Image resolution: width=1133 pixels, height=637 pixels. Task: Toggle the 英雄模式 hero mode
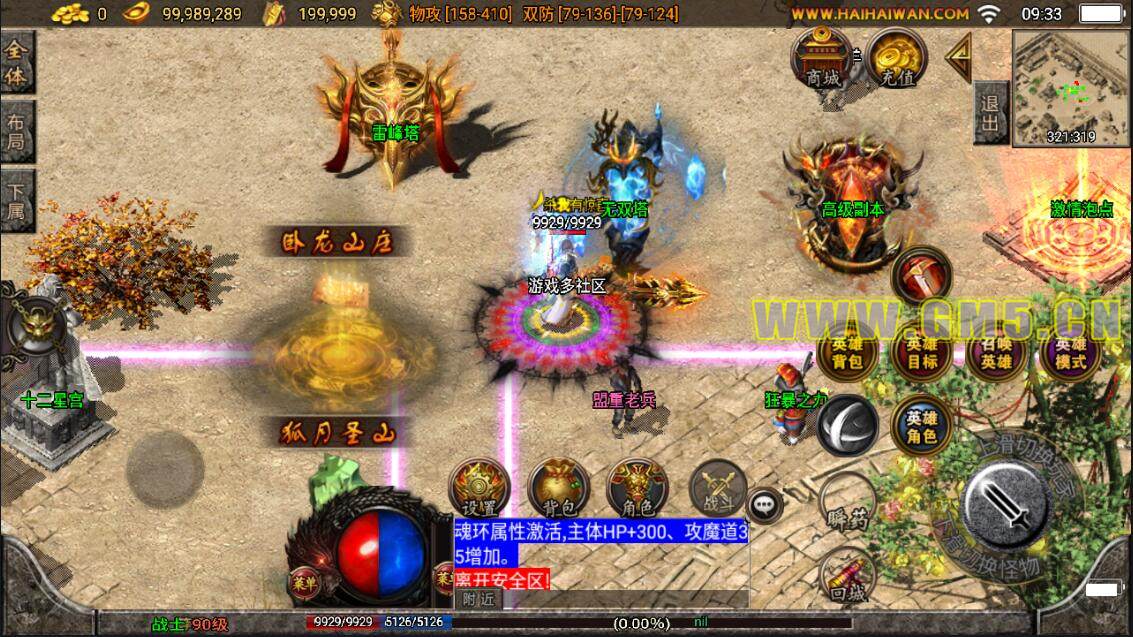click(1070, 354)
